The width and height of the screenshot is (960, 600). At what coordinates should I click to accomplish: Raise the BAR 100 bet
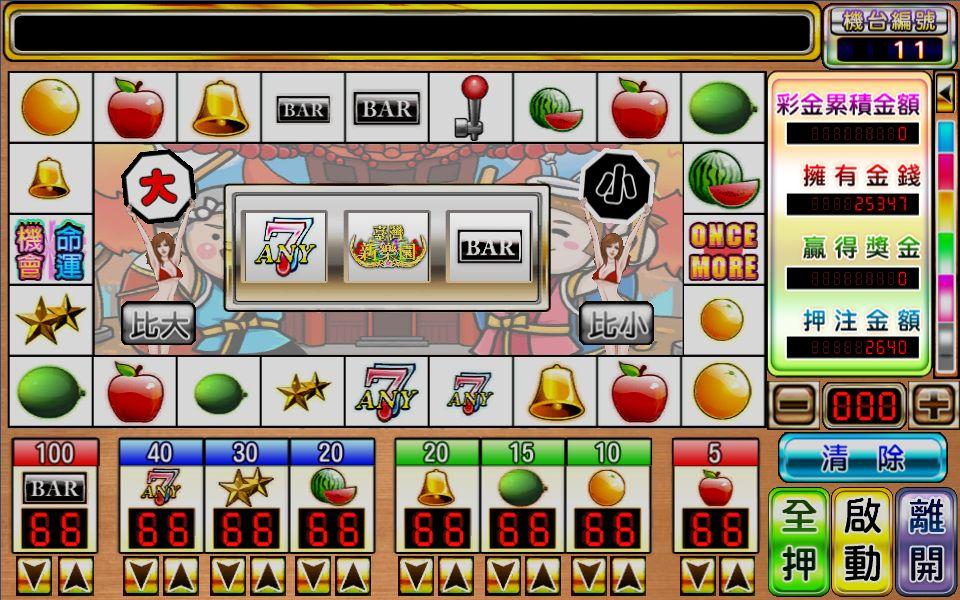[77, 575]
